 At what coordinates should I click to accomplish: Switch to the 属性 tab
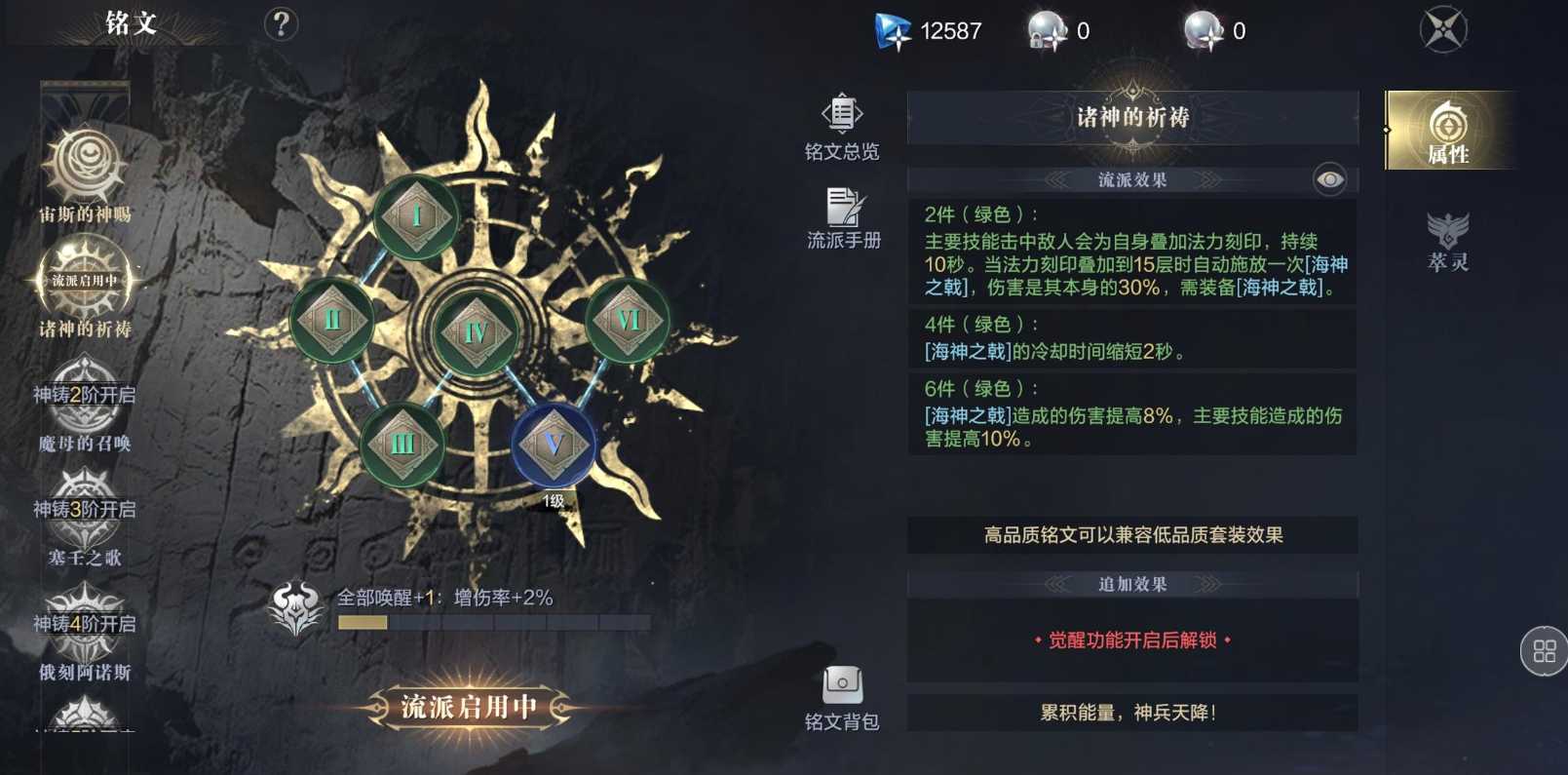pyautogui.click(x=1448, y=129)
